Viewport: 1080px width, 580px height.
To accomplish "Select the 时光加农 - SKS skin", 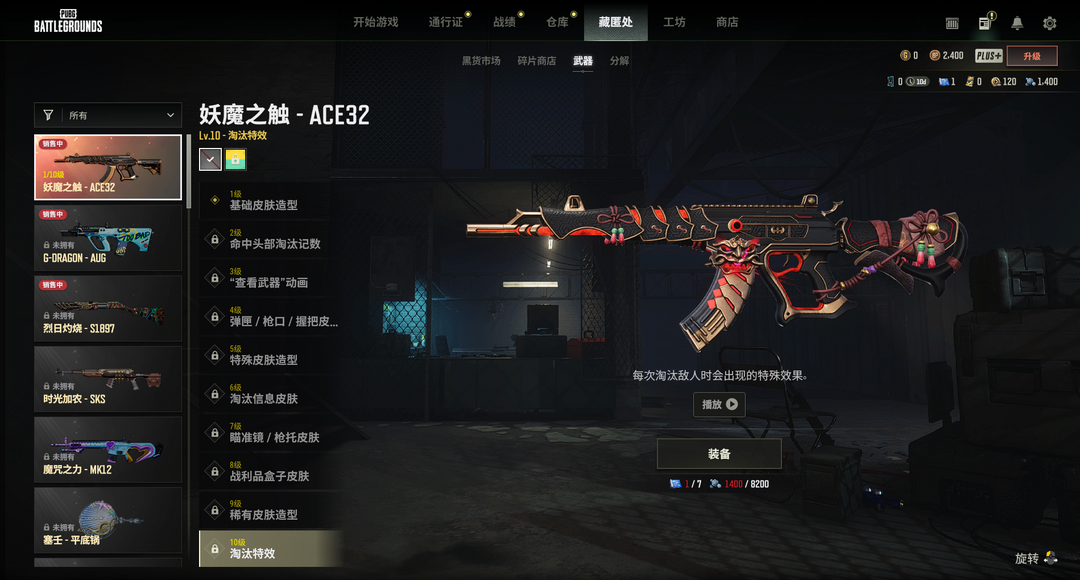I will click(108, 379).
